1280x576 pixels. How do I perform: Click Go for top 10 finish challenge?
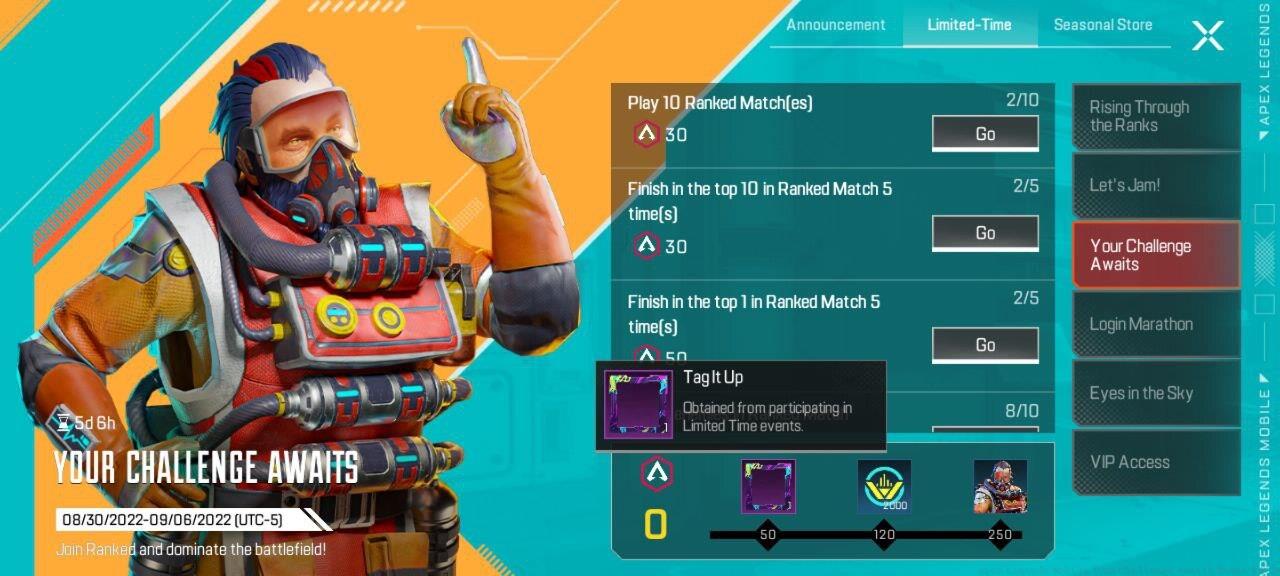click(x=985, y=233)
